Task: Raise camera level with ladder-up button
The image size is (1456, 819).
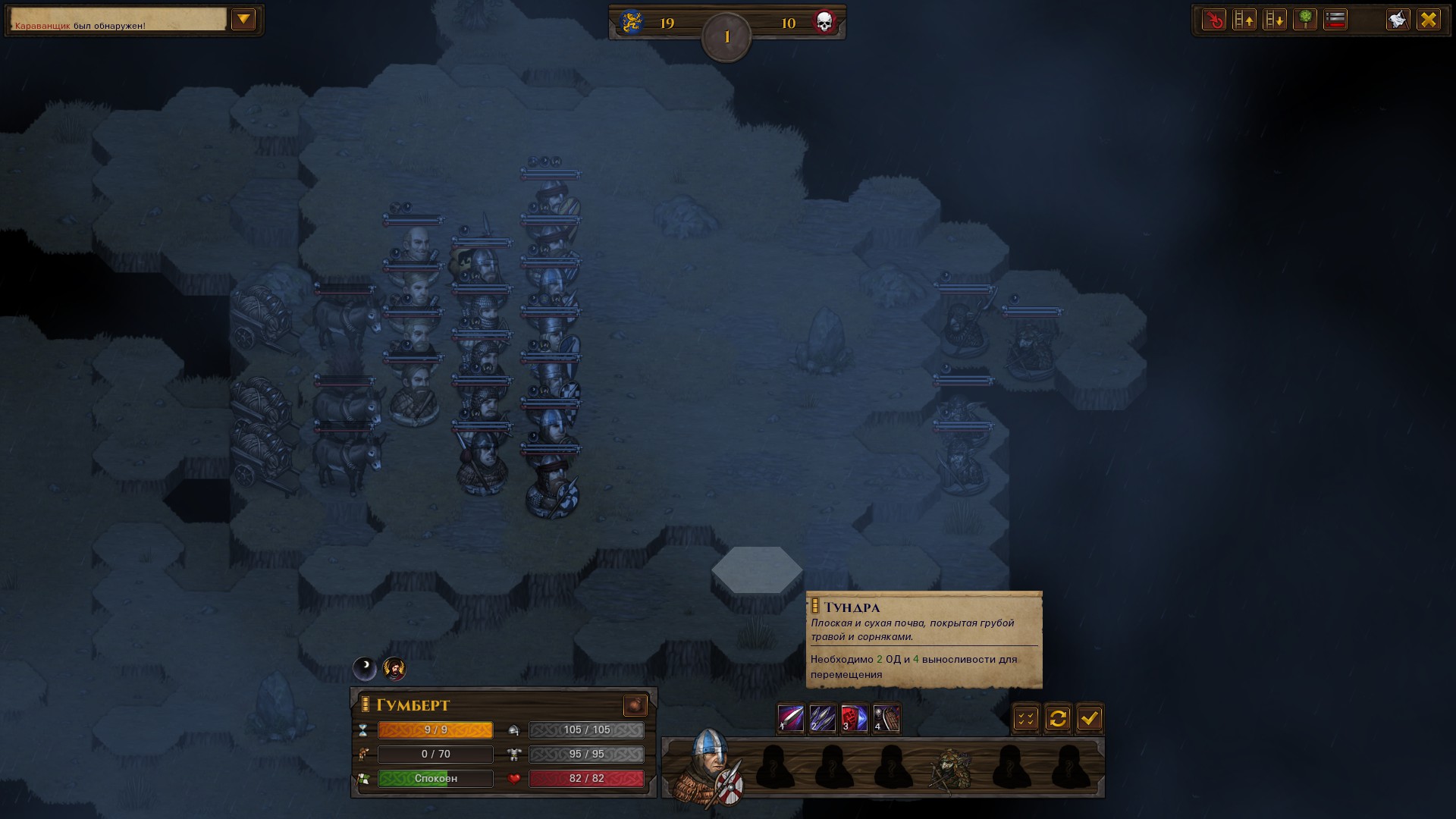Action: [x=1244, y=20]
